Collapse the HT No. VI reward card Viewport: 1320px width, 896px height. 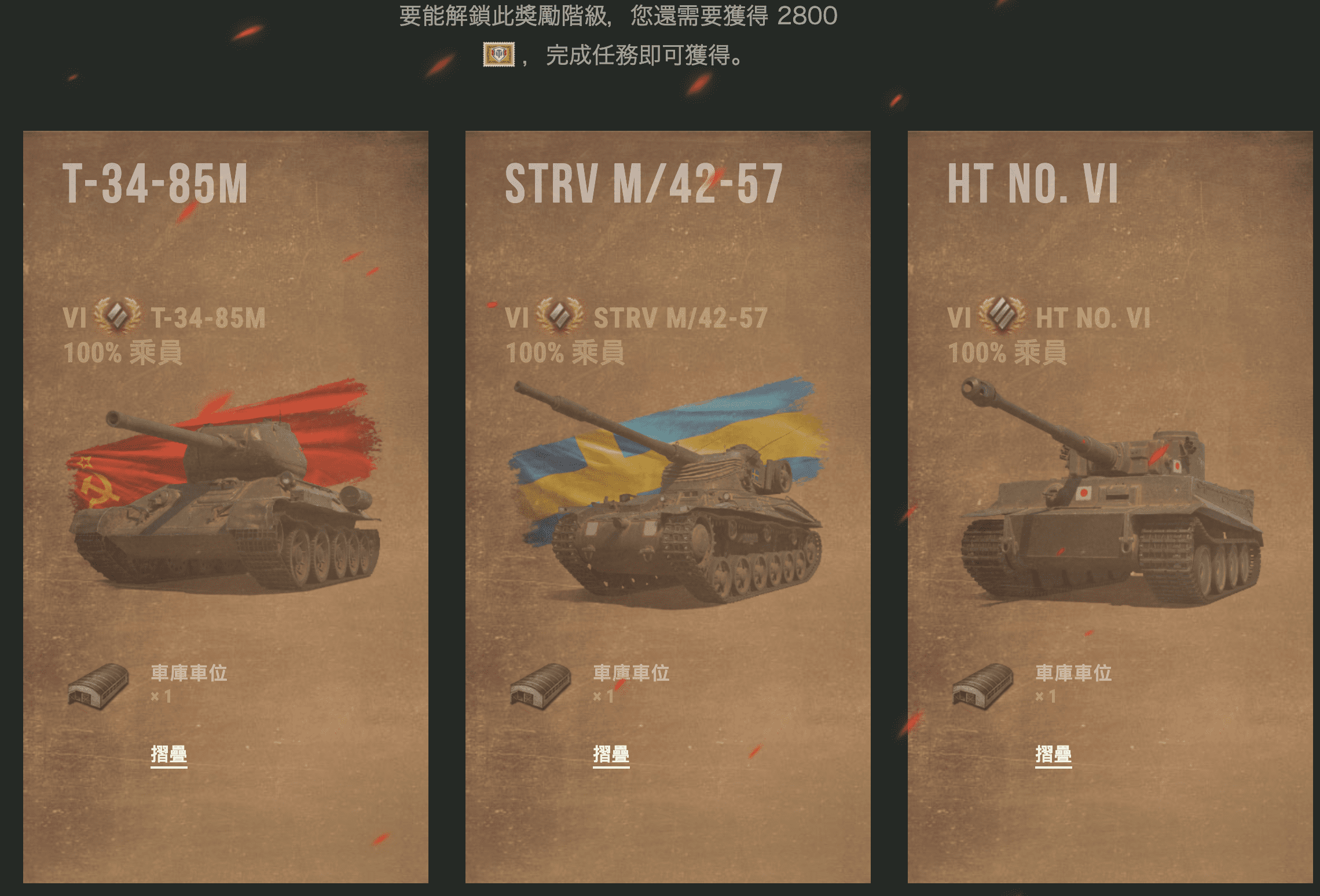point(1053,754)
